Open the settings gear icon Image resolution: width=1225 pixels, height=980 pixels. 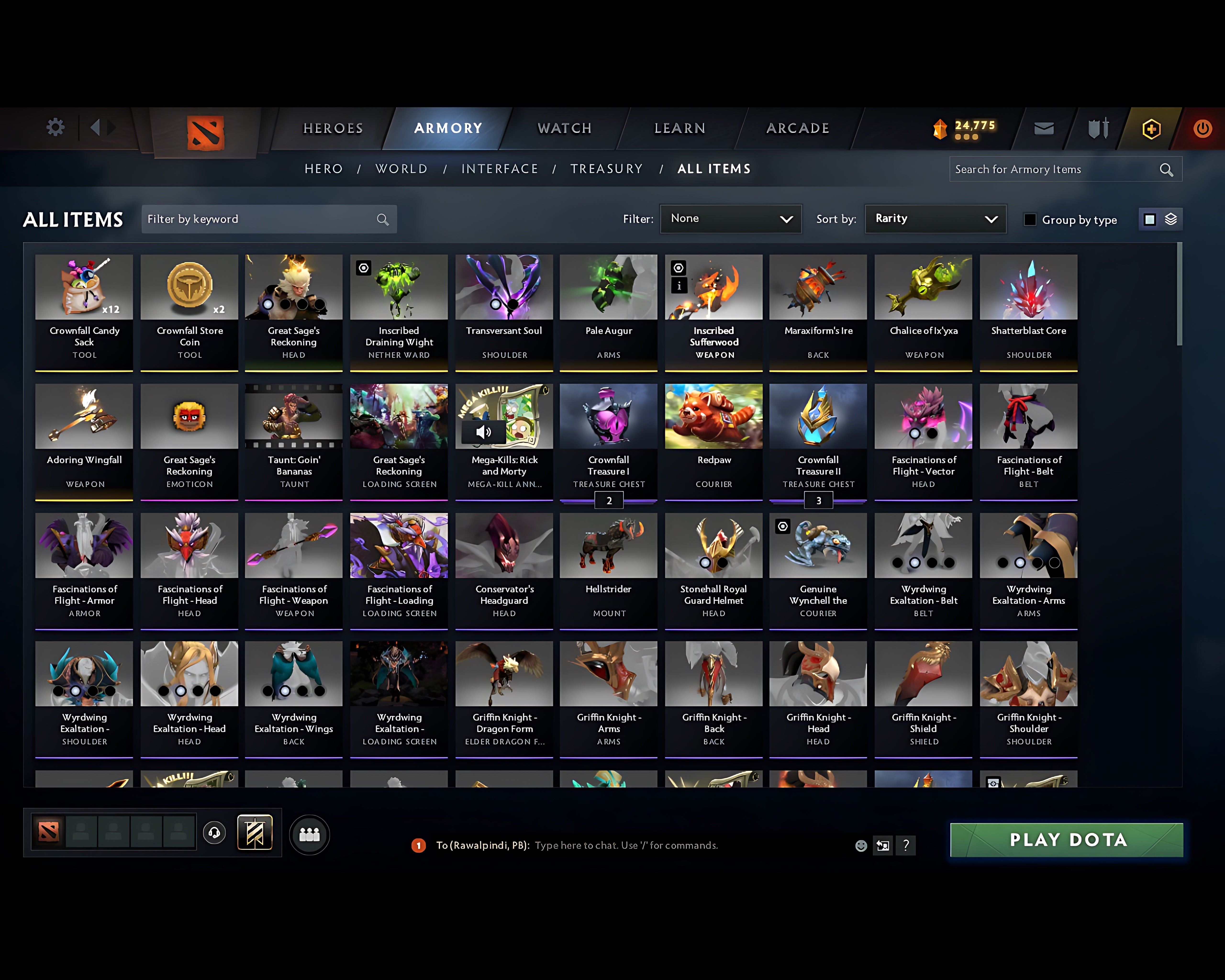point(55,128)
